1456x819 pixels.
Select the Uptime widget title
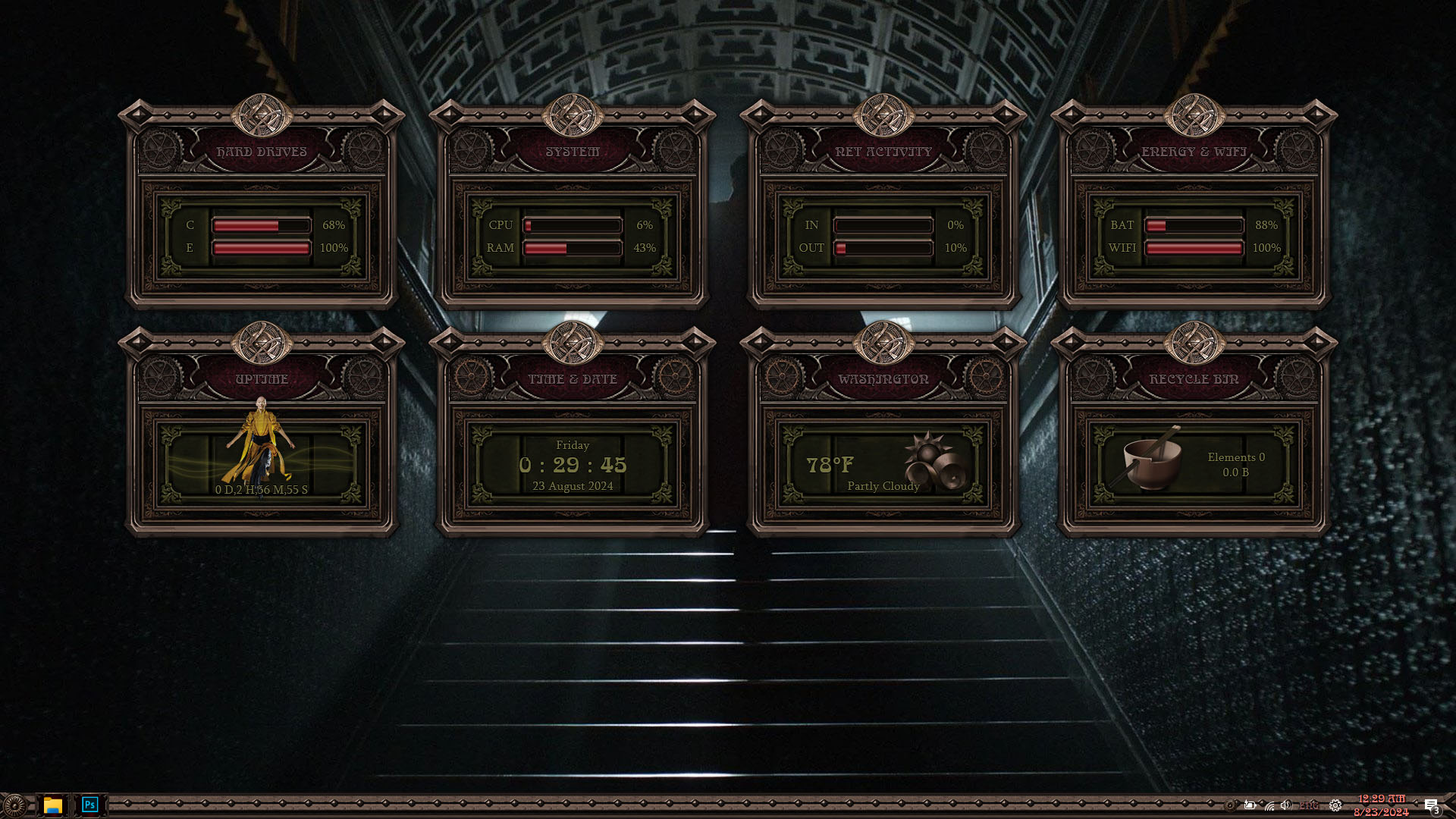(x=262, y=379)
